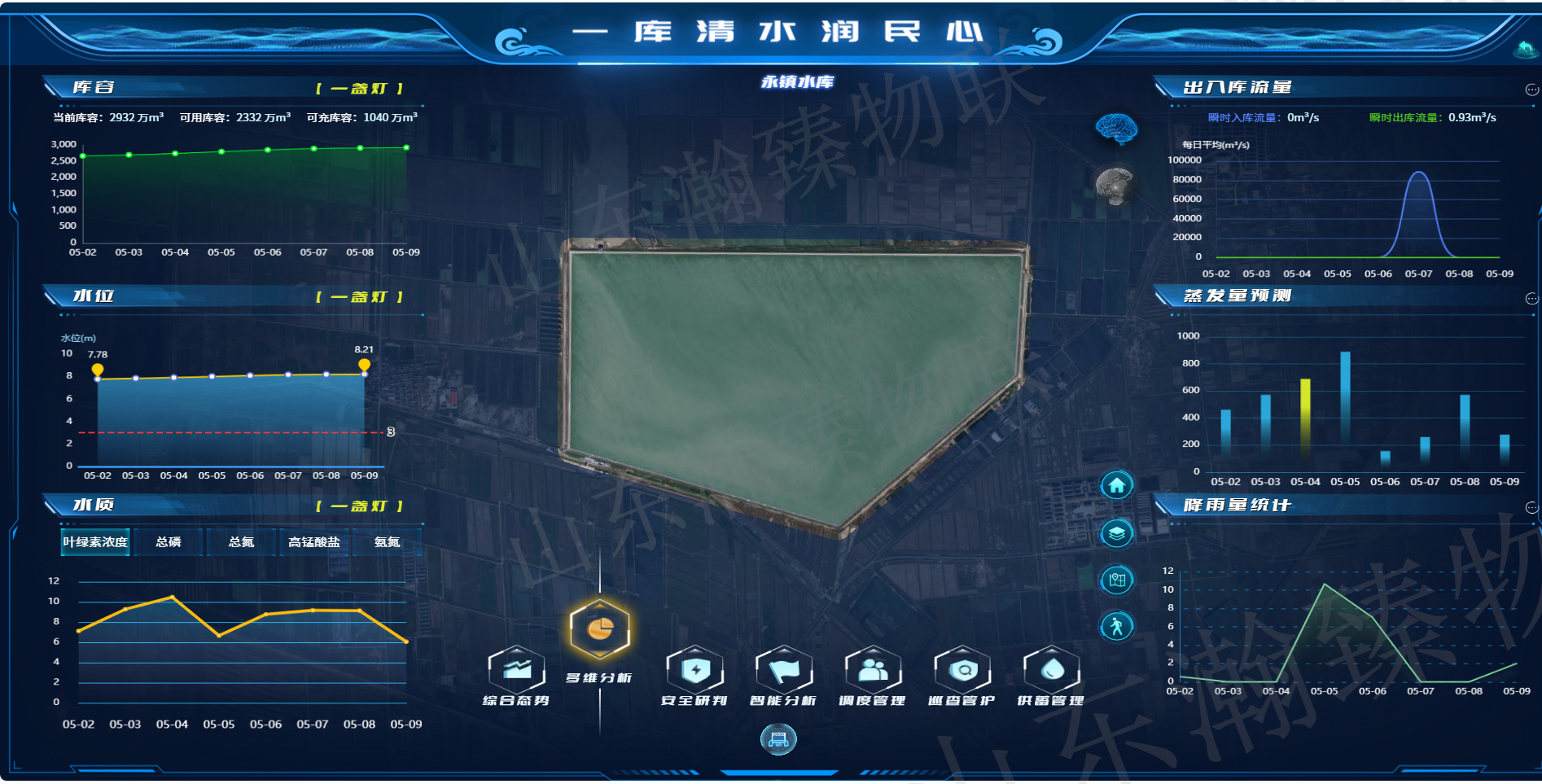Switch to the 氨氮 water quality tab
Image resolution: width=1542 pixels, height=784 pixels.
386,542
